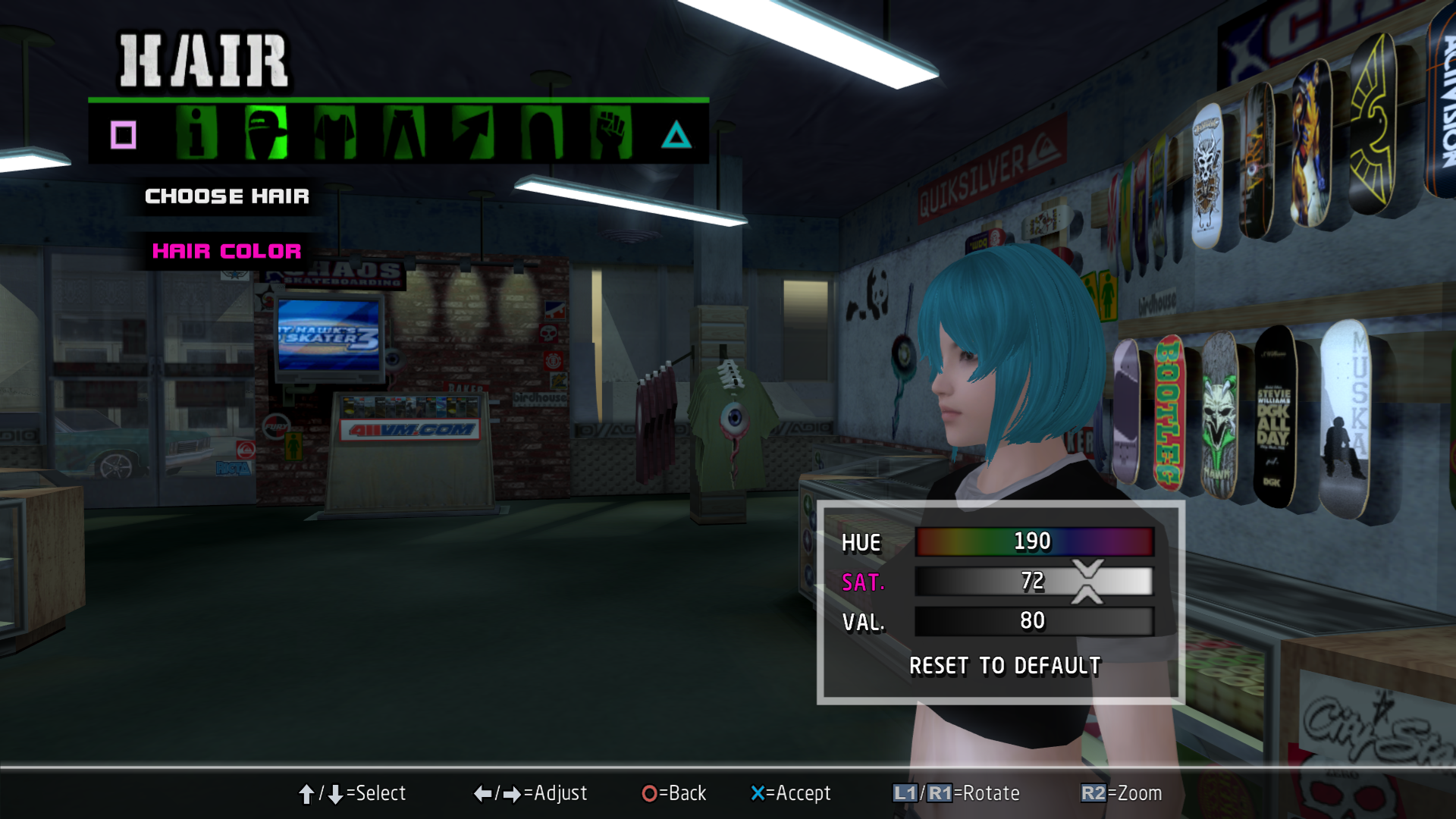Adjust the Sat. saturation slider
Image resolution: width=1456 pixels, height=819 pixels.
pos(1033,582)
